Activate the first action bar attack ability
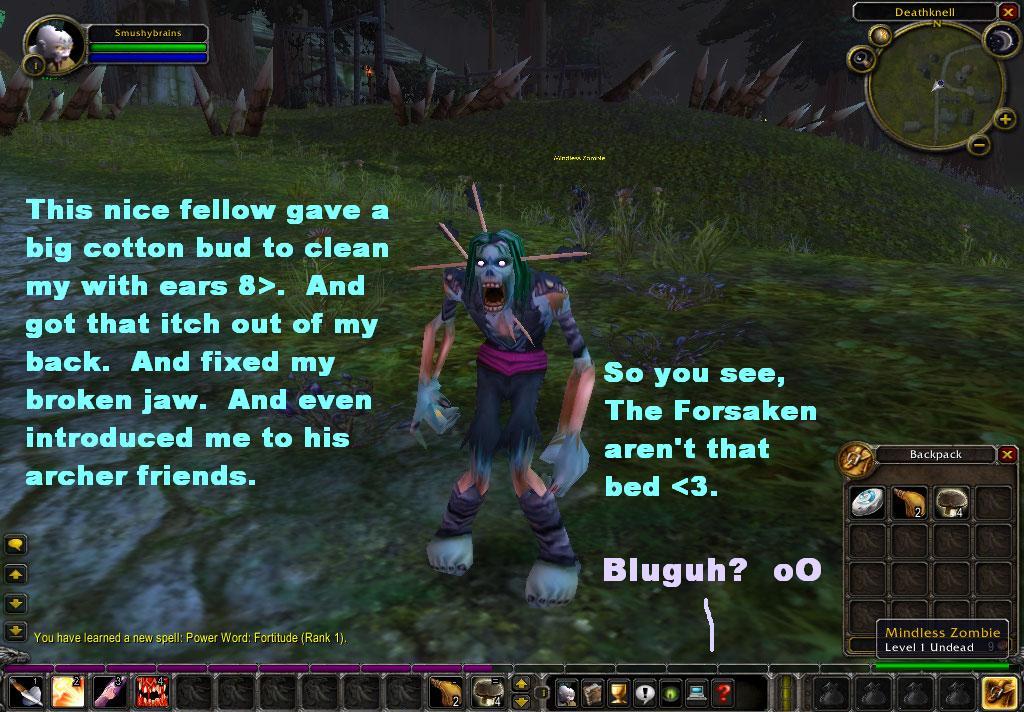 (25, 692)
